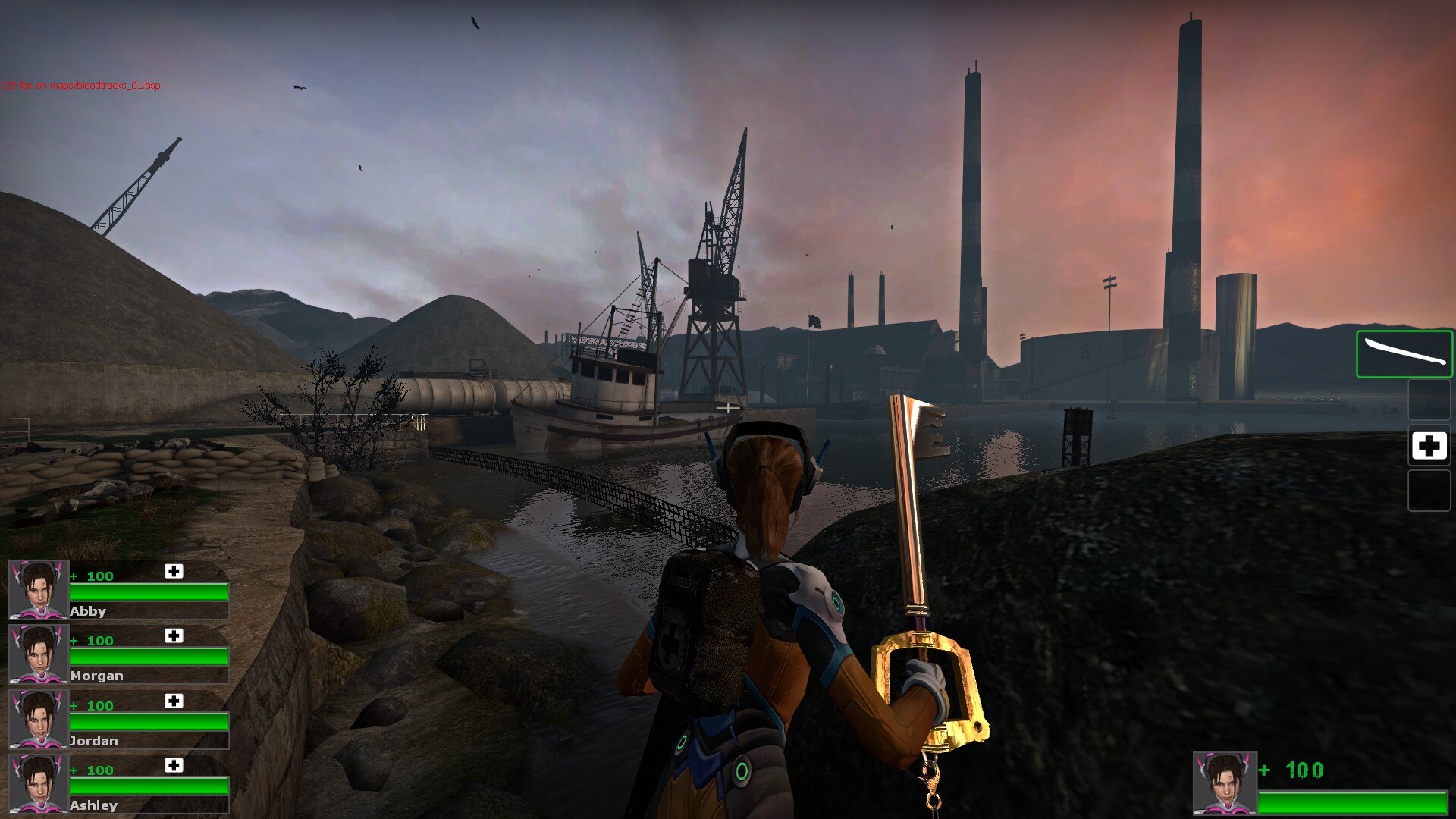Click Jordan's teammate portrait
Image resolution: width=1456 pixels, height=819 pixels.
(x=38, y=718)
